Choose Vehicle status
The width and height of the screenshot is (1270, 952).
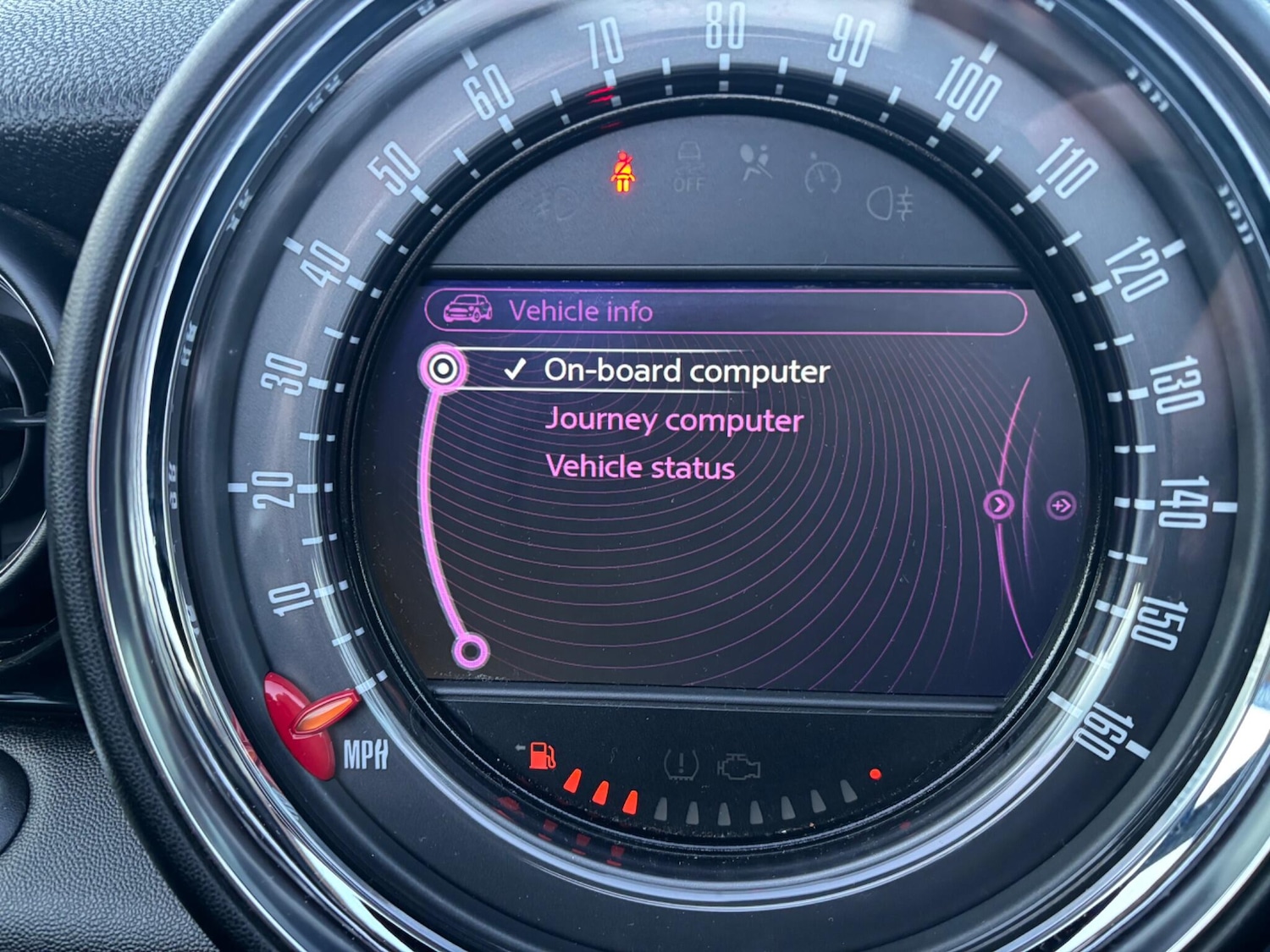click(640, 467)
